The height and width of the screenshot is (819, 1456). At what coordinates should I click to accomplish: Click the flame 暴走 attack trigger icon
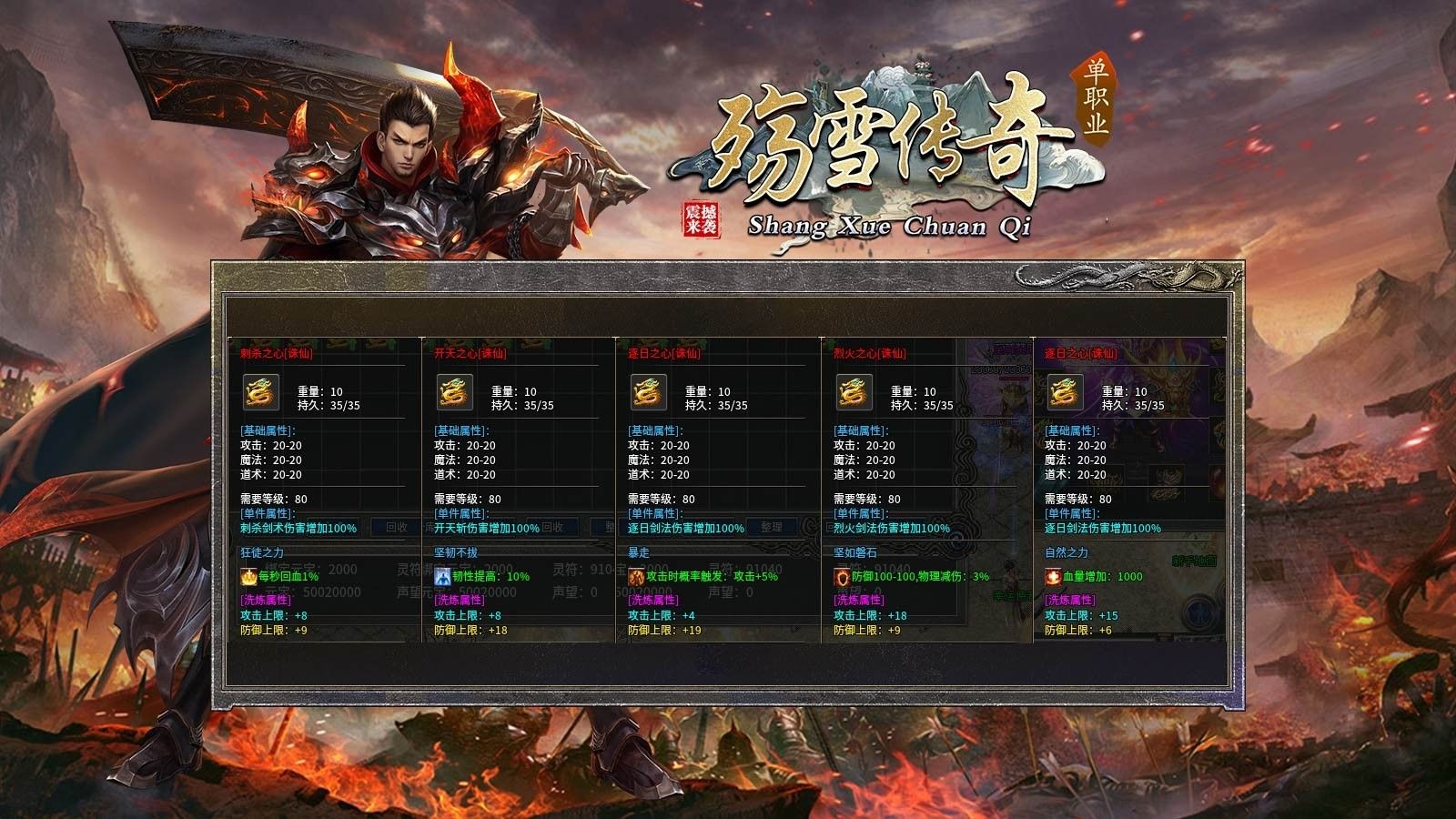(636, 575)
